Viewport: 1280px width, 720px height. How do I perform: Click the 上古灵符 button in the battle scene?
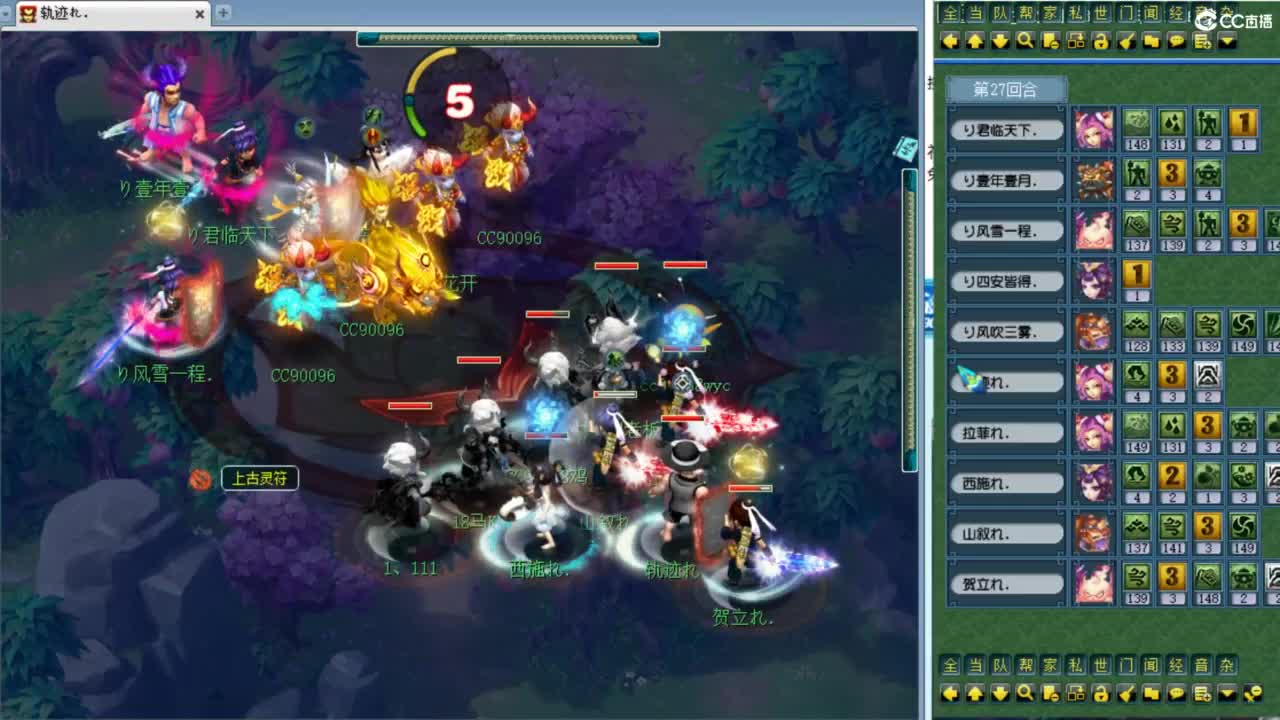[258, 479]
